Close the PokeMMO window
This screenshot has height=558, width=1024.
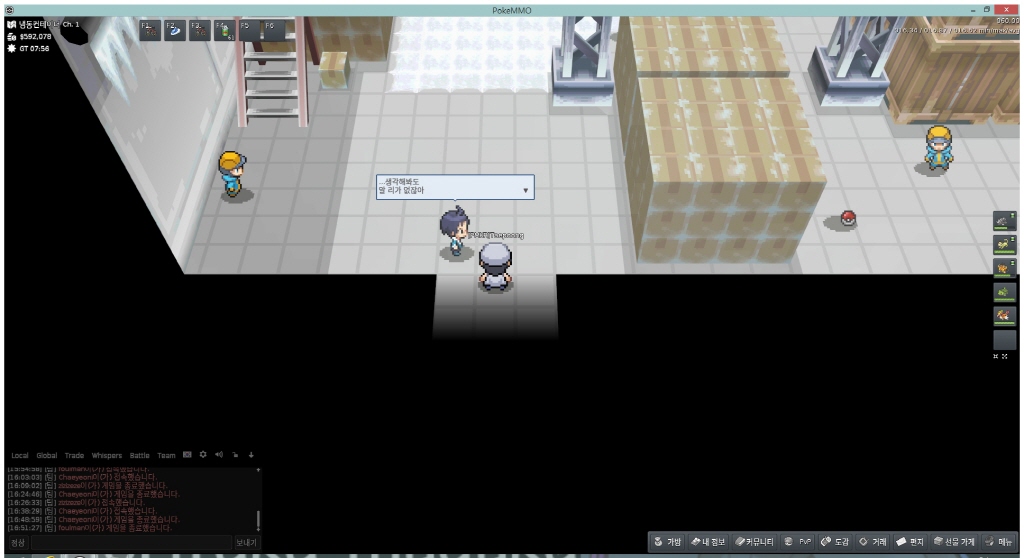point(1005,9)
